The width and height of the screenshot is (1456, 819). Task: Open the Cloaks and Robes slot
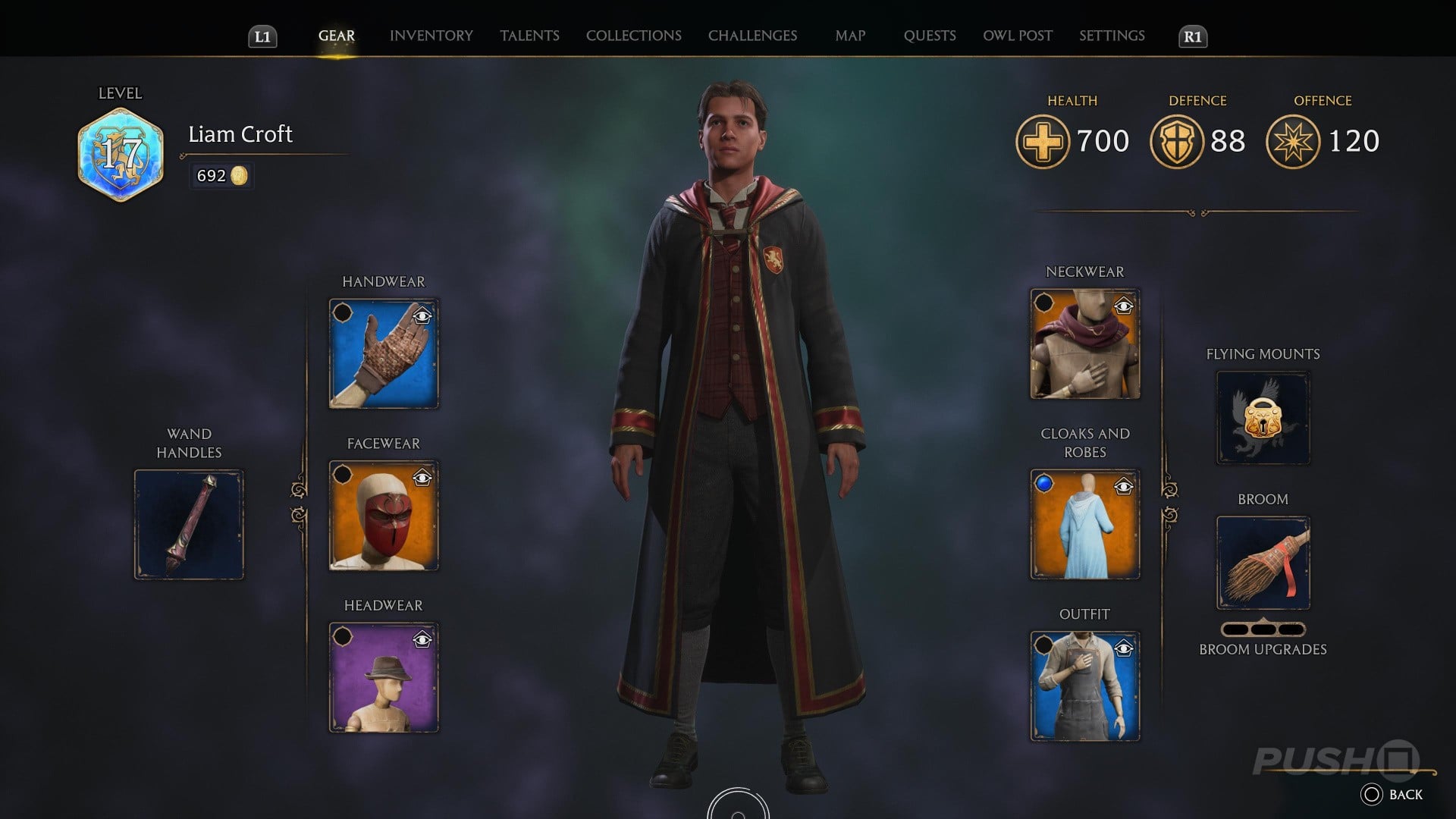click(1084, 523)
